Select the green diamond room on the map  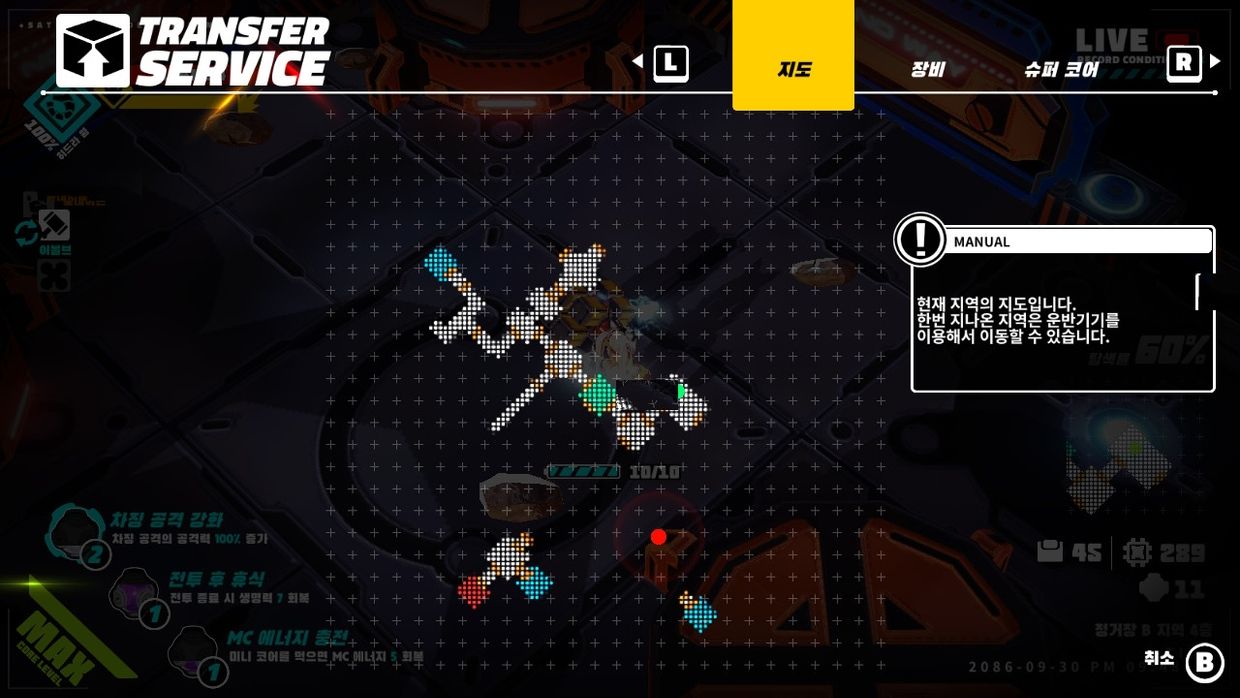tap(599, 394)
